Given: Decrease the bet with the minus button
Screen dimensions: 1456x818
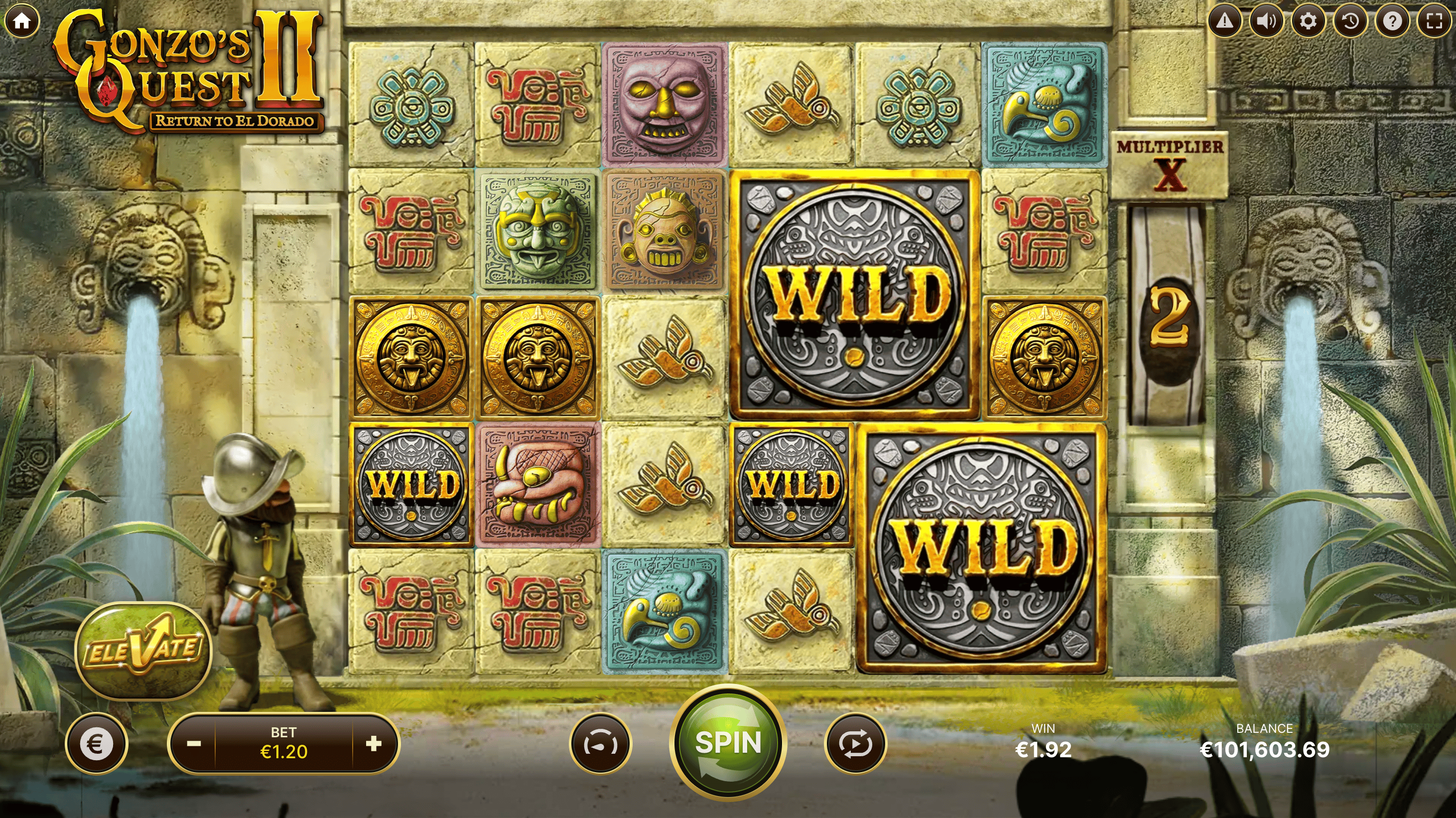Looking at the screenshot, I should pyautogui.click(x=194, y=744).
